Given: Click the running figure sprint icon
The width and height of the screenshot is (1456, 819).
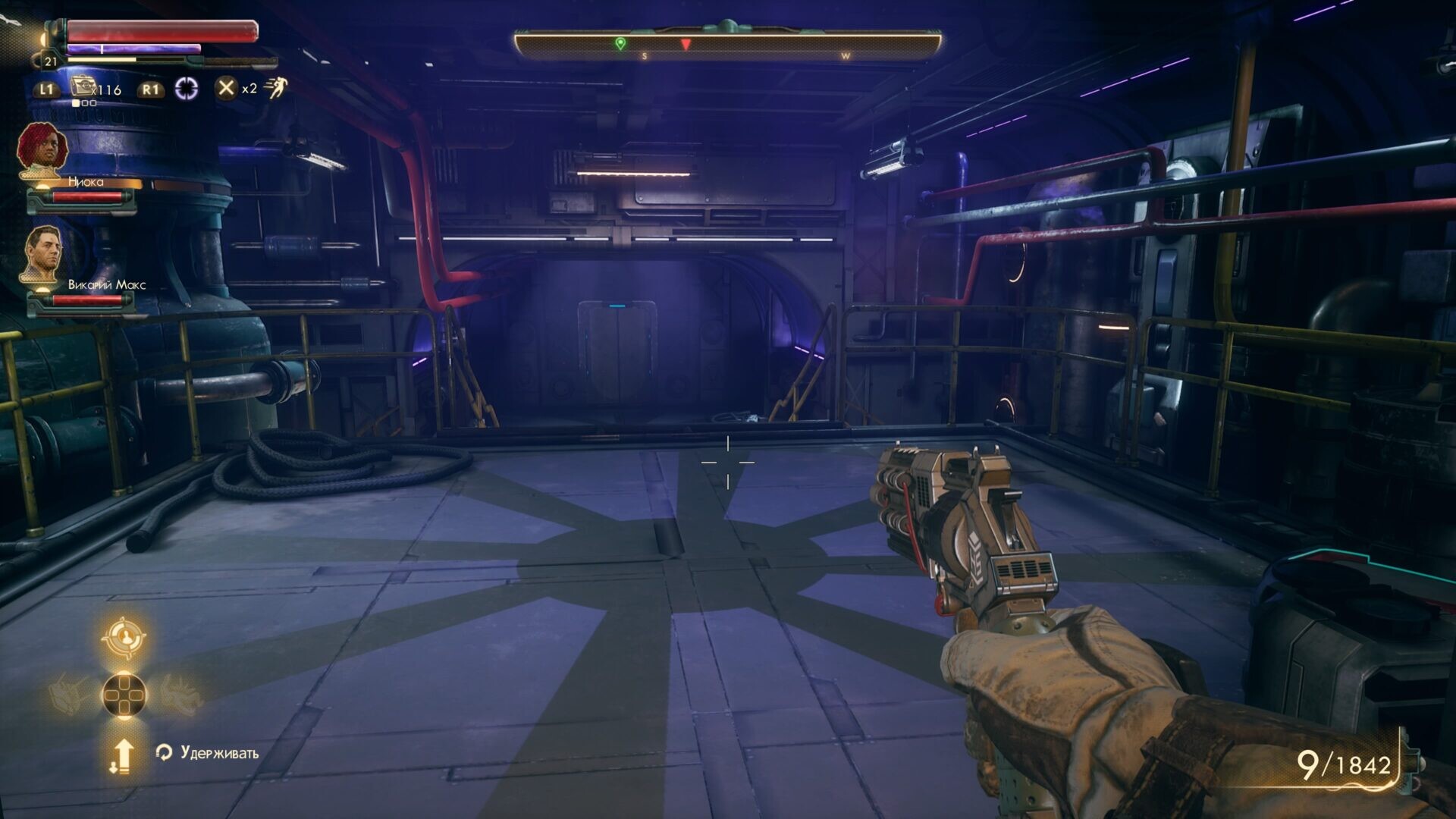Looking at the screenshot, I should (x=276, y=88).
